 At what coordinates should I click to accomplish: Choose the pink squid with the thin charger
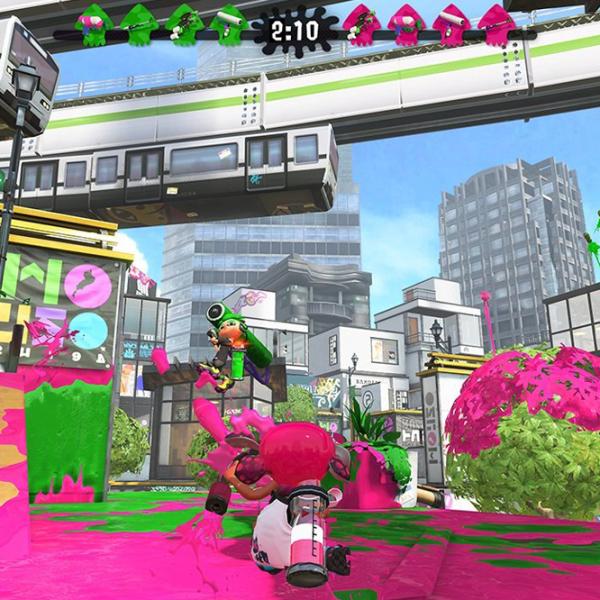tap(497, 25)
